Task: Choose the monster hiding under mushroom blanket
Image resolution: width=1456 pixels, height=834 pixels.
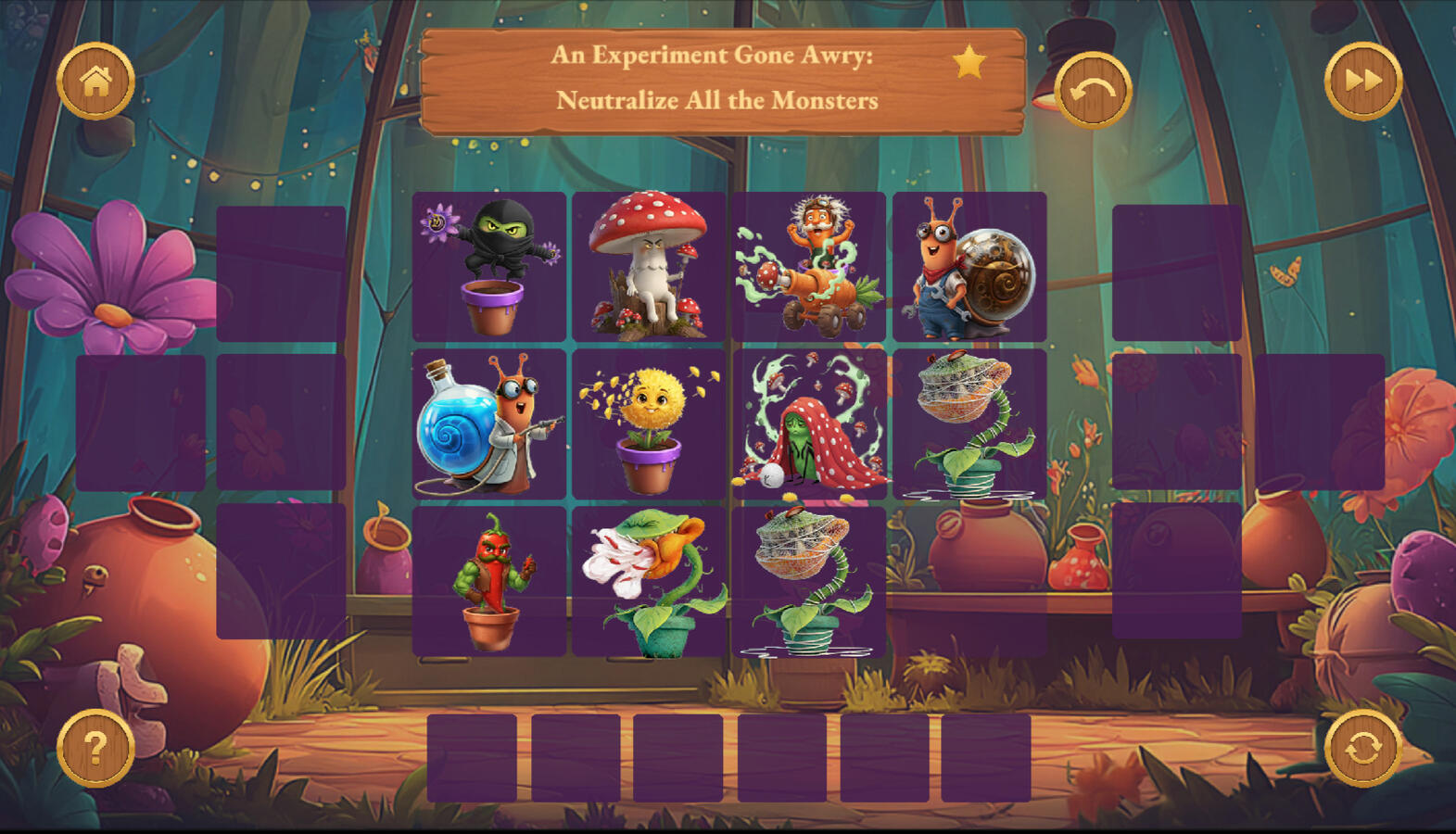Action: point(806,424)
